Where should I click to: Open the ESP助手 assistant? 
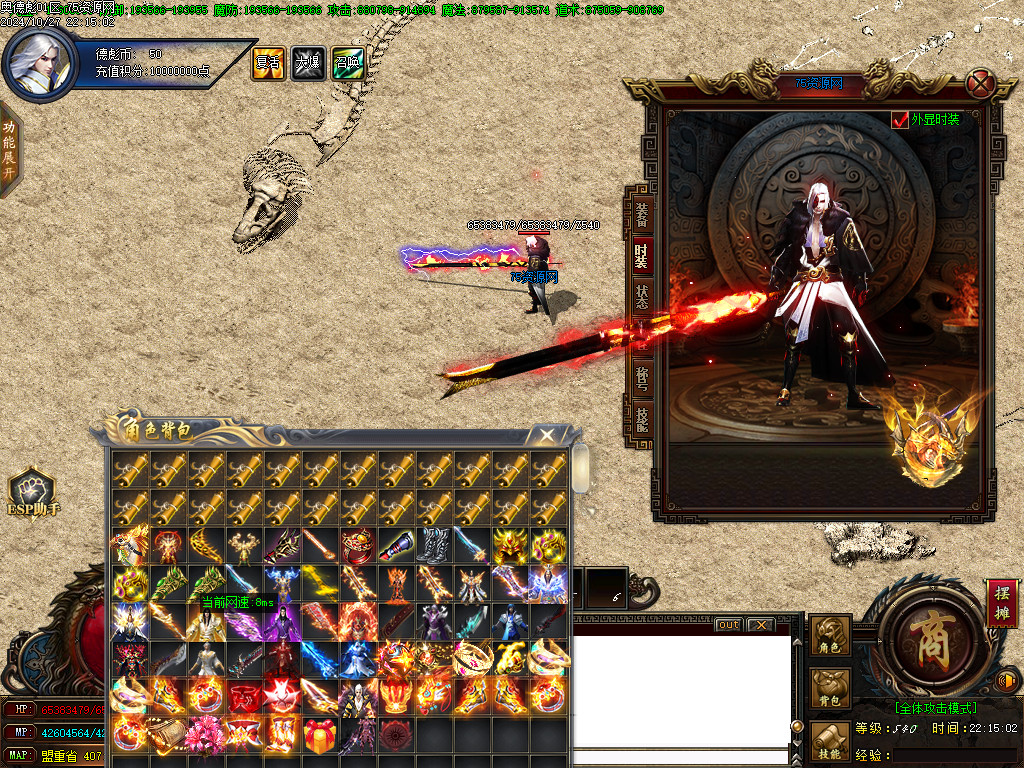31,493
